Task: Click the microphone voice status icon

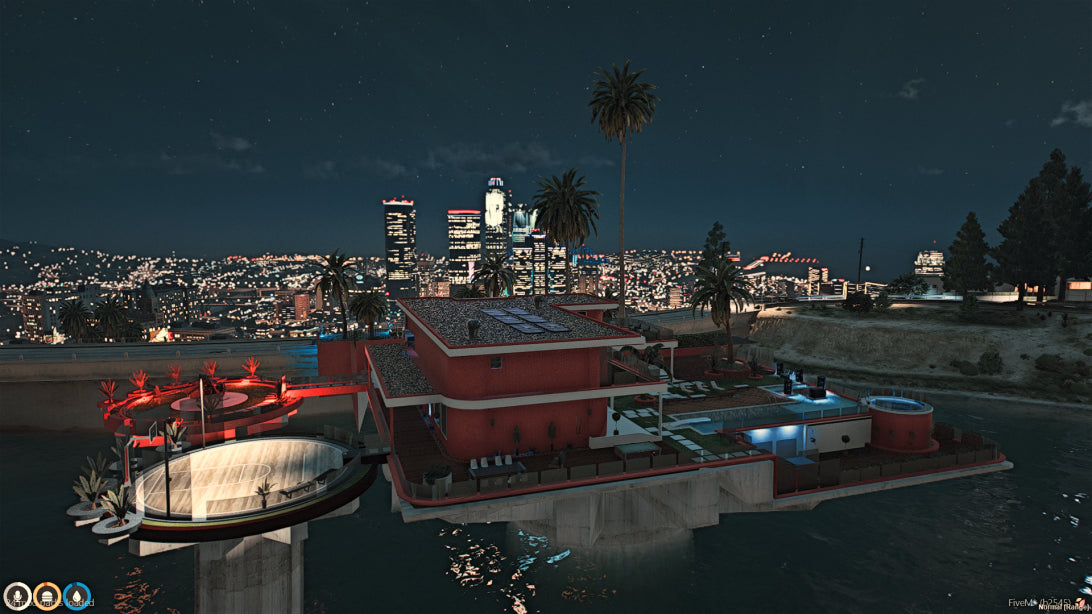Action: pyautogui.click(x=17, y=597)
